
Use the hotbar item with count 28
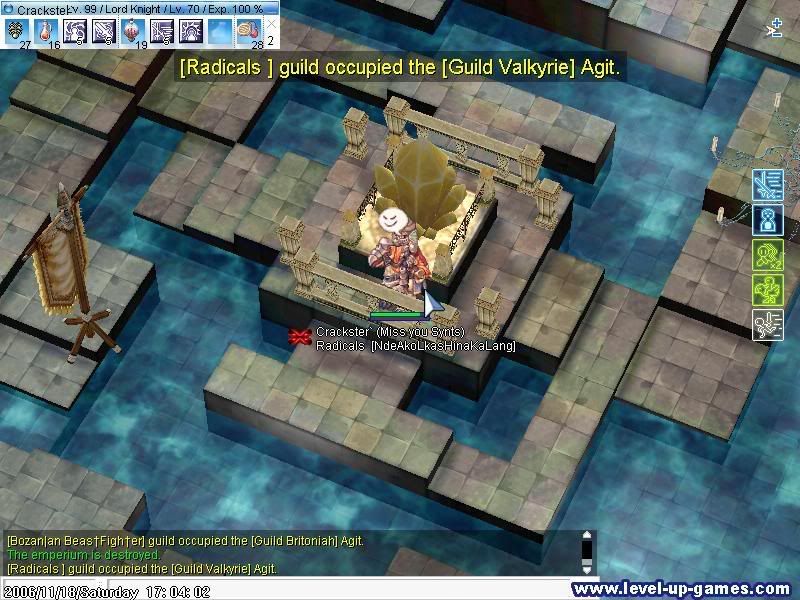pos(249,31)
